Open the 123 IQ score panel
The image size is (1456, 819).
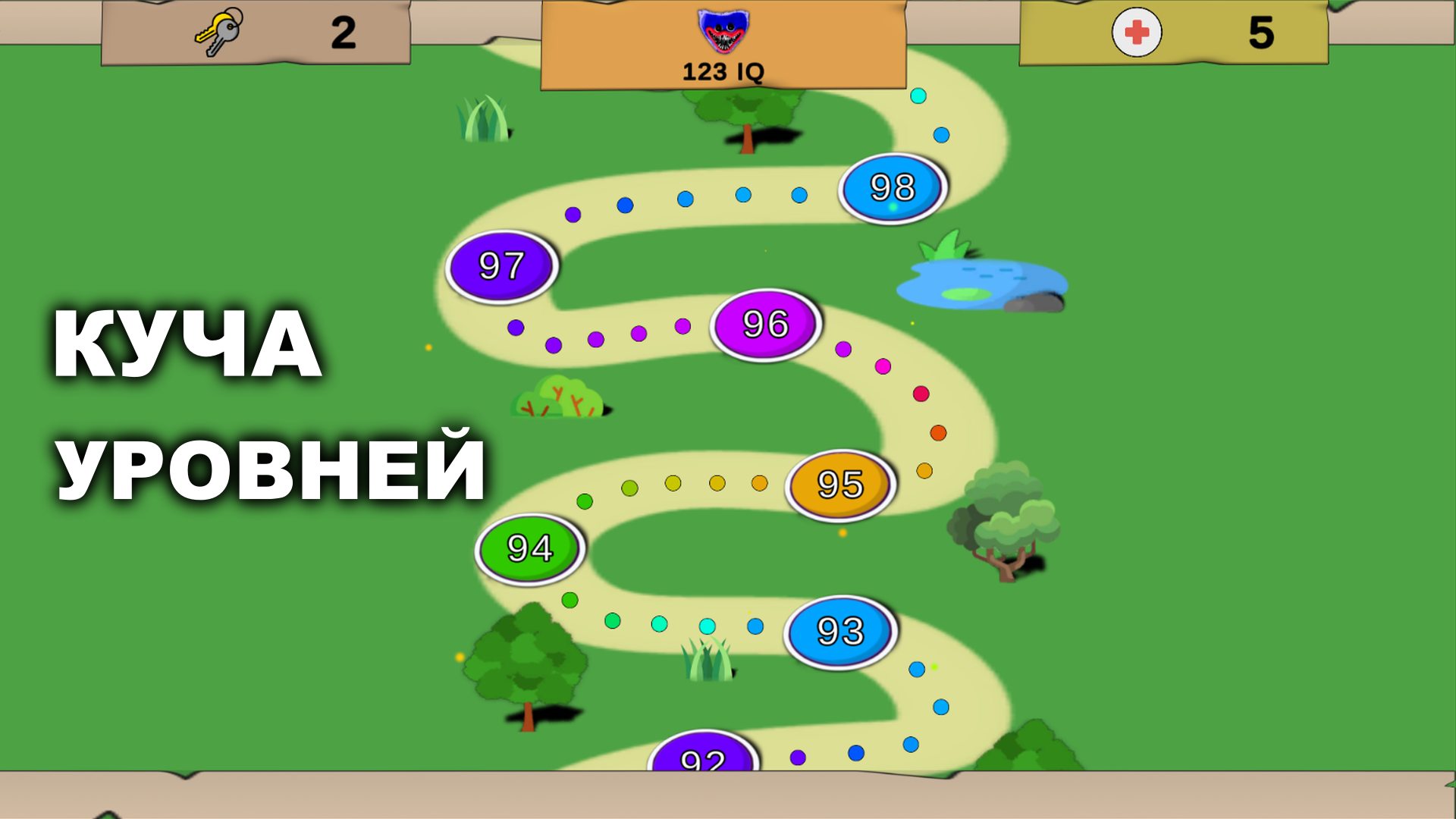[722, 72]
